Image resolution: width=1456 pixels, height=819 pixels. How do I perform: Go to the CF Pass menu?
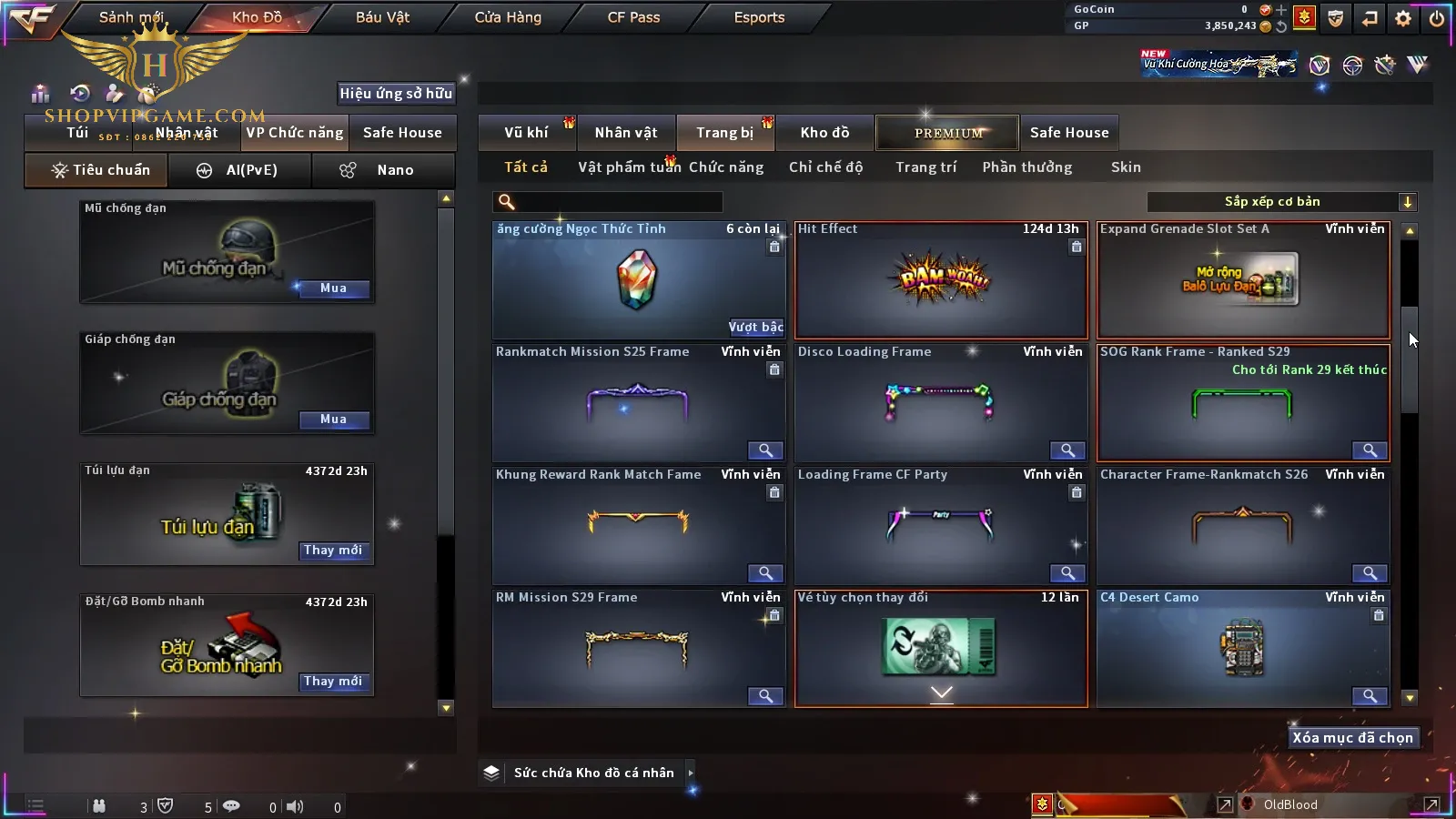tap(633, 17)
